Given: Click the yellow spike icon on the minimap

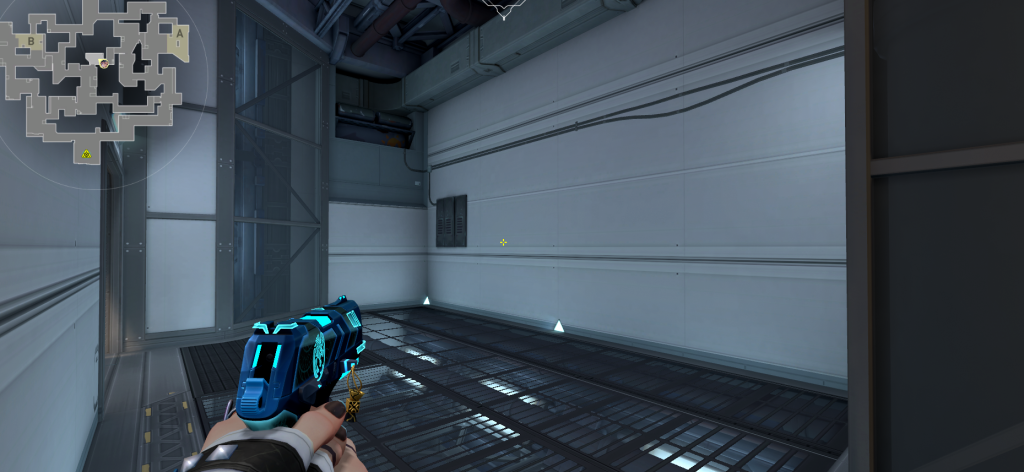Looking at the screenshot, I should click(x=87, y=153).
